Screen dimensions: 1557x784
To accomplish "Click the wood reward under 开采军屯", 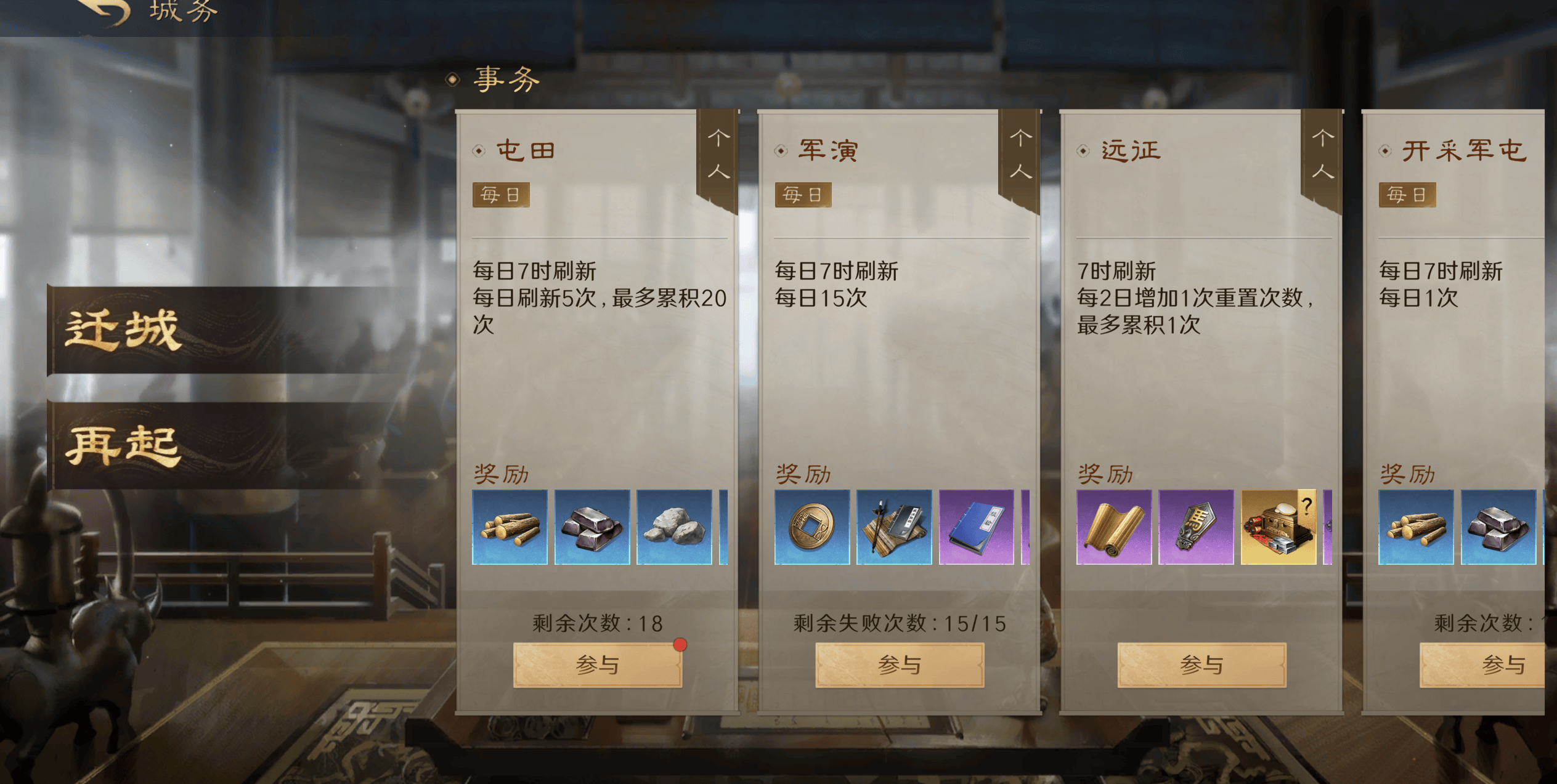I will (x=1416, y=527).
